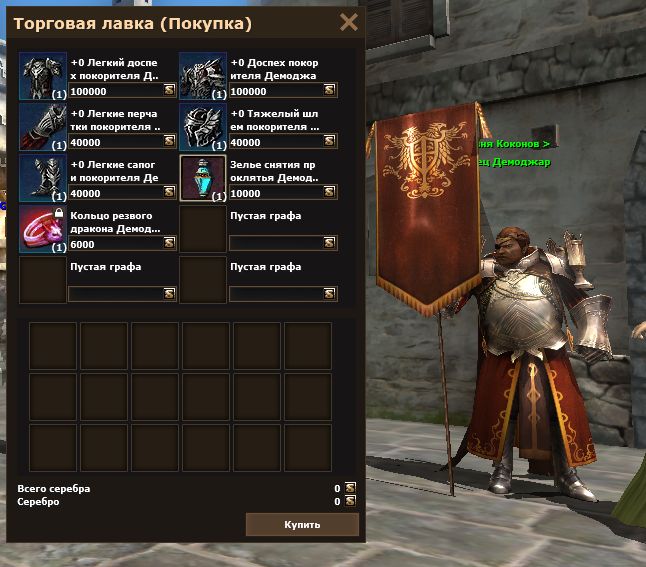Click the Купить purchase button
The height and width of the screenshot is (567, 646).
(x=302, y=524)
